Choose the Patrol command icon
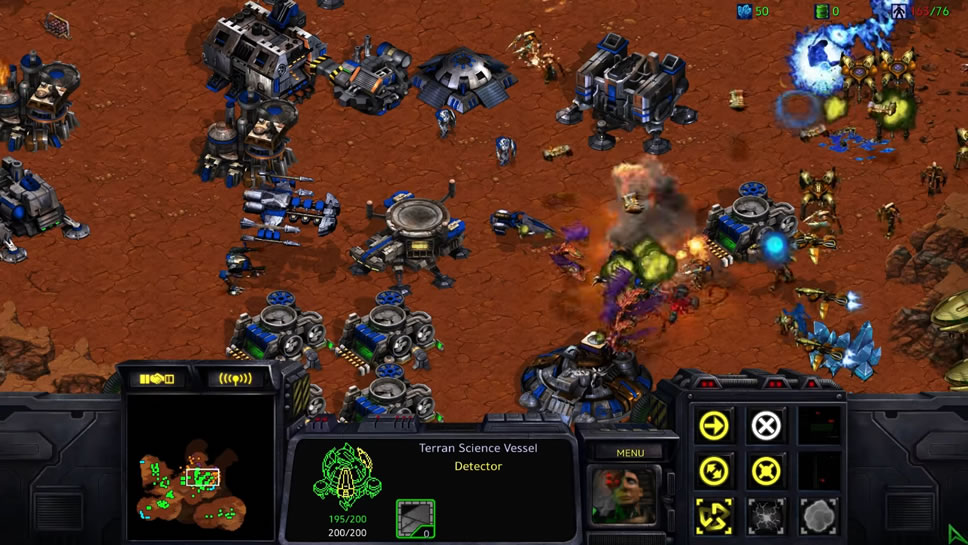The height and width of the screenshot is (545, 968). (x=714, y=469)
